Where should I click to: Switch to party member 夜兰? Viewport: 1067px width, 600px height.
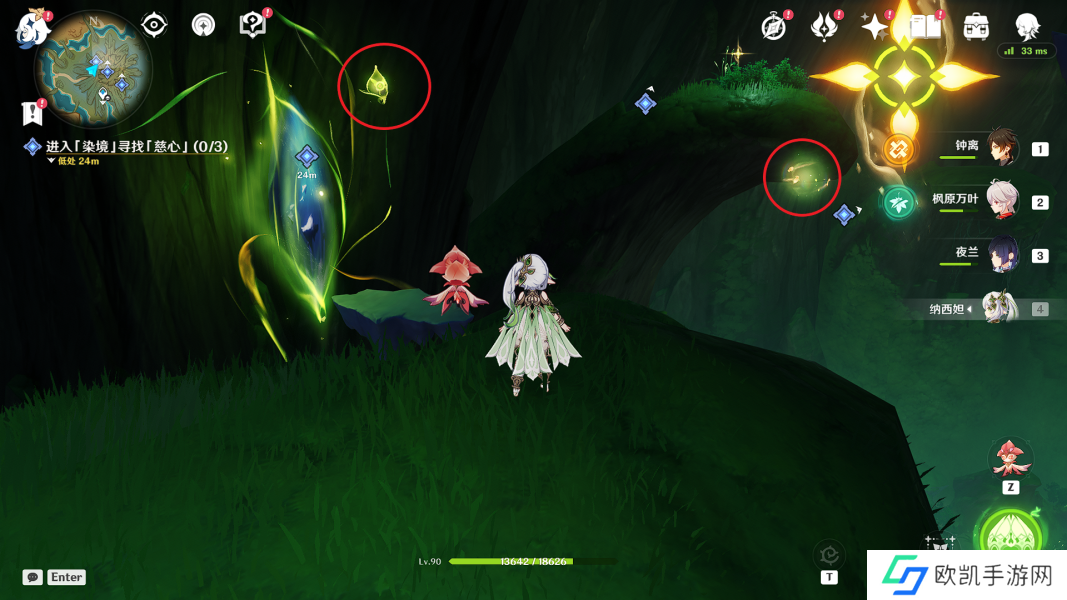[x=1002, y=254]
